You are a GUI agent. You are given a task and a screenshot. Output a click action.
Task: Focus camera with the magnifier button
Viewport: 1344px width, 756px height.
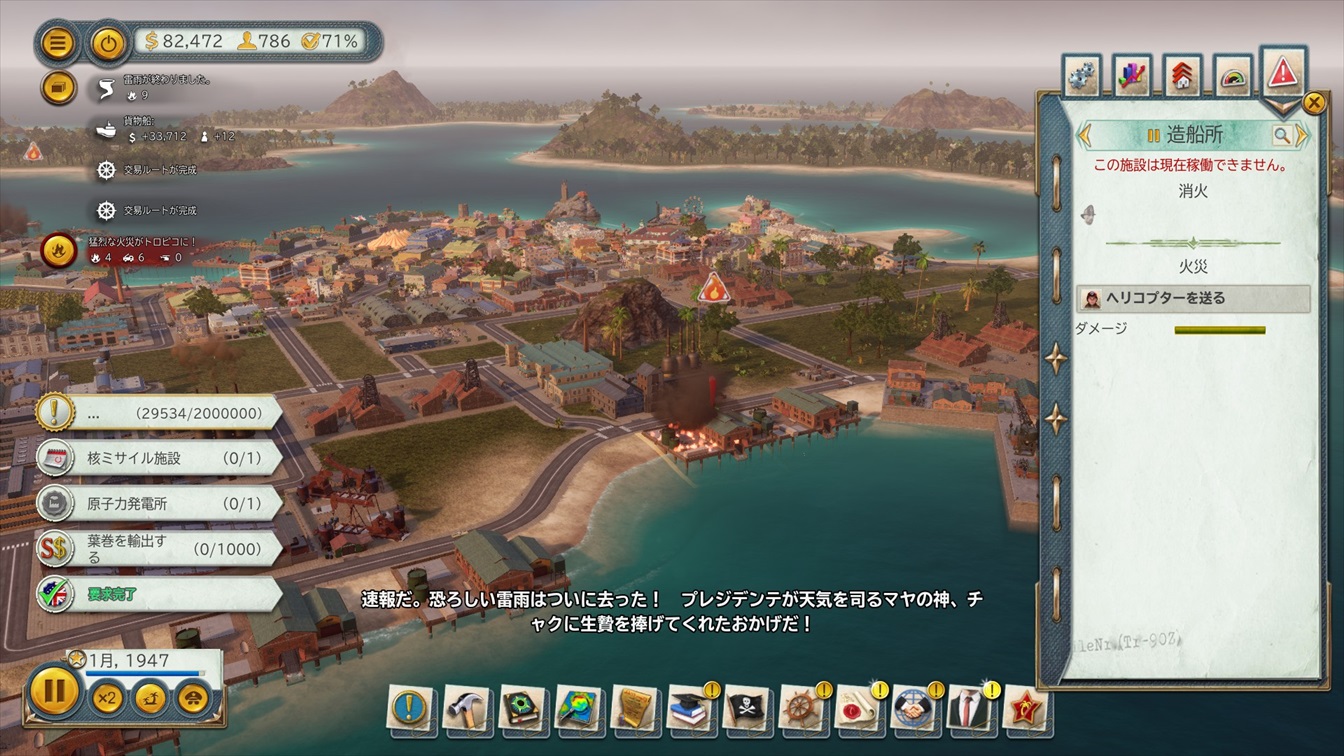[x=1281, y=135]
